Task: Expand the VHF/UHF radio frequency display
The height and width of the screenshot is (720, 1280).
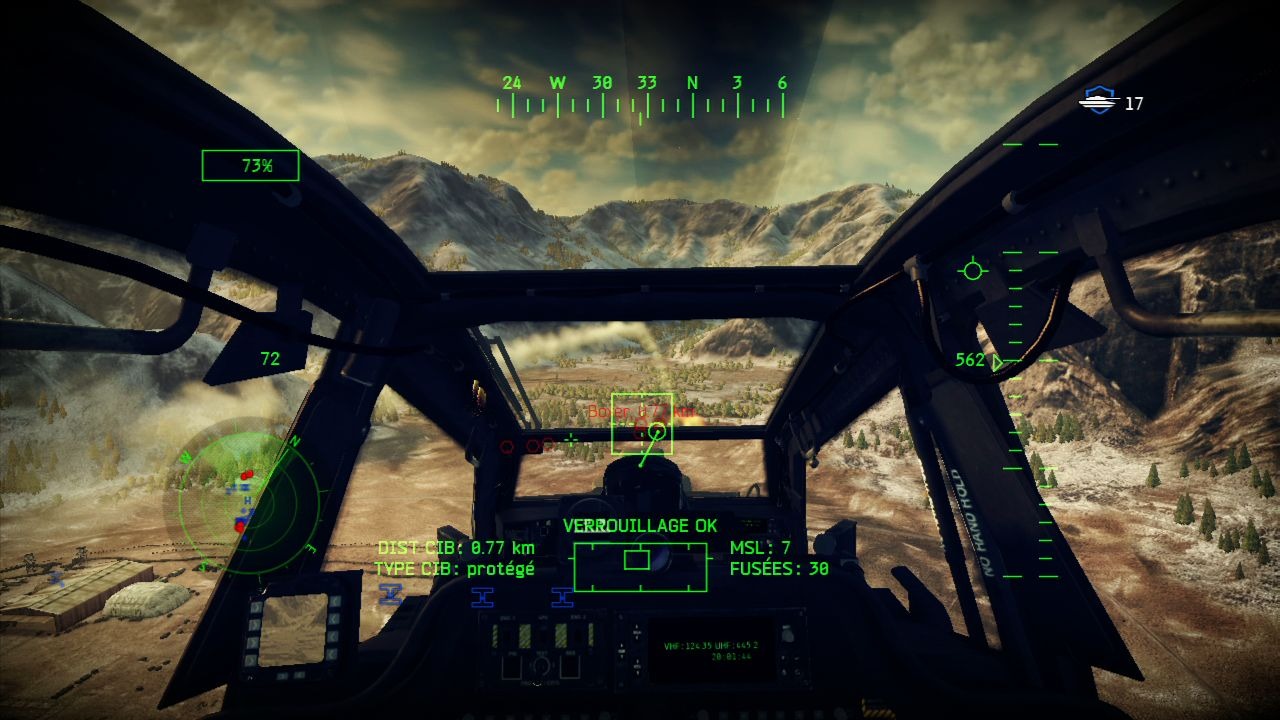Action: 712,647
